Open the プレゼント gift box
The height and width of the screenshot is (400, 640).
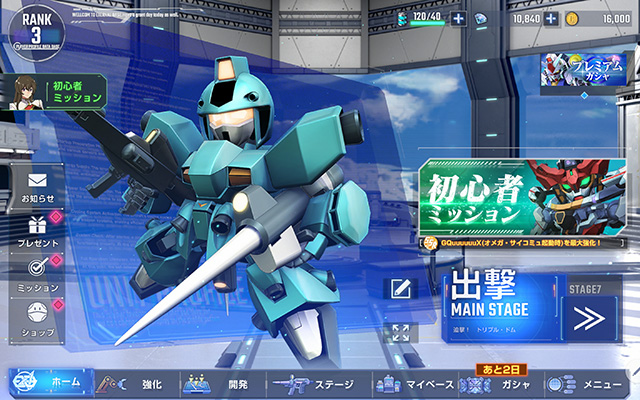point(38,232)
